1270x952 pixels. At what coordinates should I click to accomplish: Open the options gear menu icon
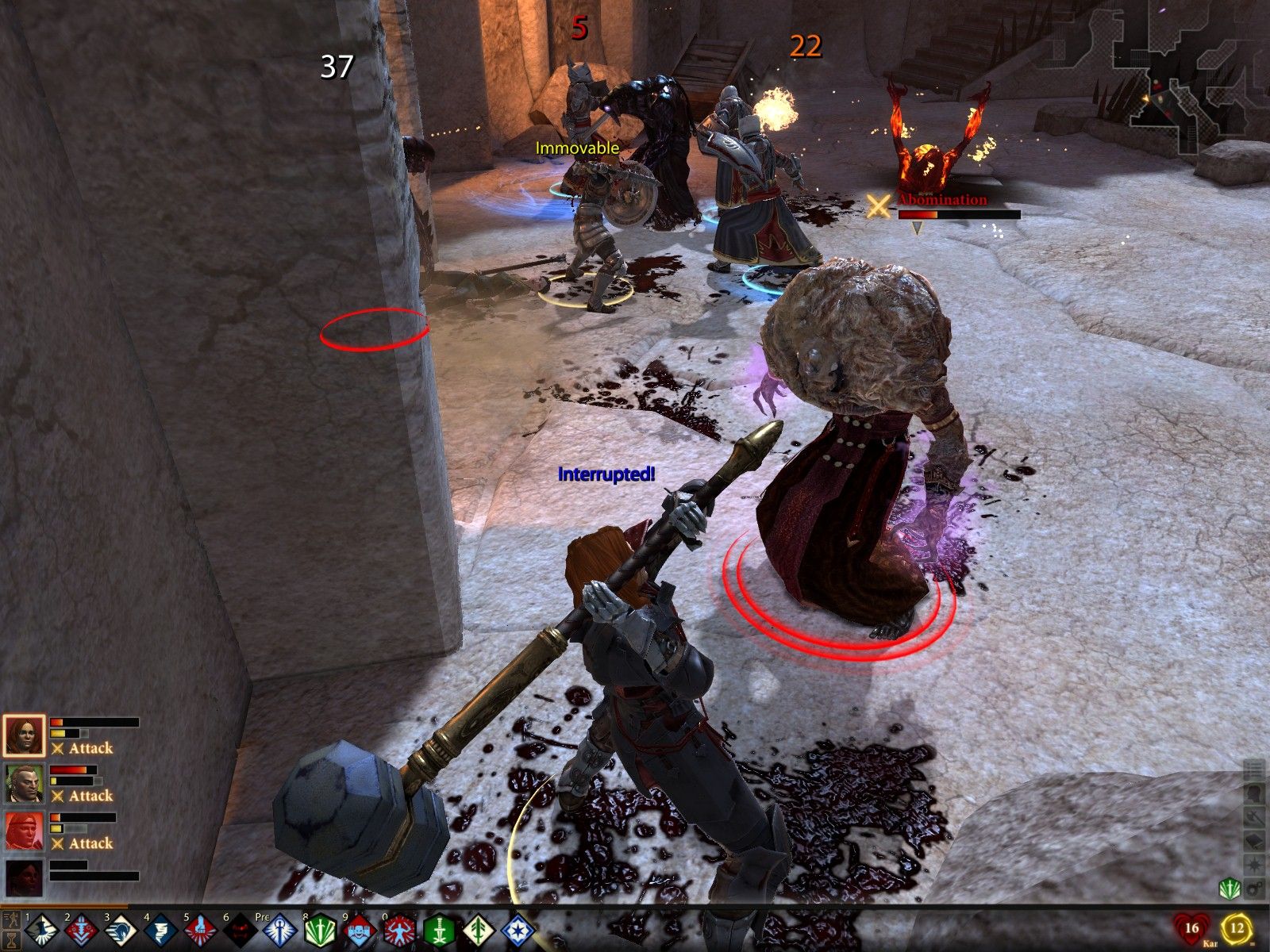pos(1255,888)
